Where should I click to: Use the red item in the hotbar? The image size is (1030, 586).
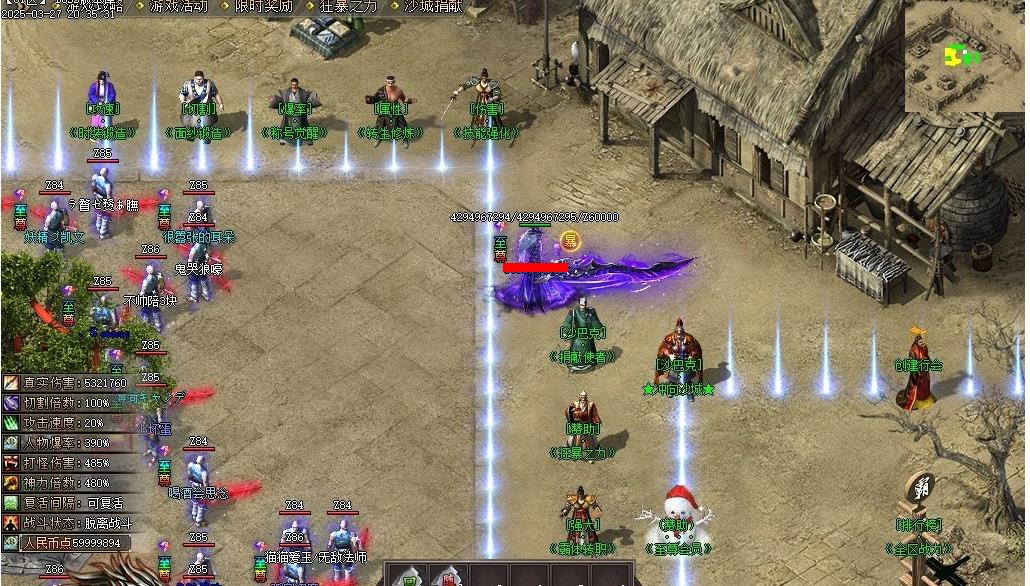coord(446,577)
